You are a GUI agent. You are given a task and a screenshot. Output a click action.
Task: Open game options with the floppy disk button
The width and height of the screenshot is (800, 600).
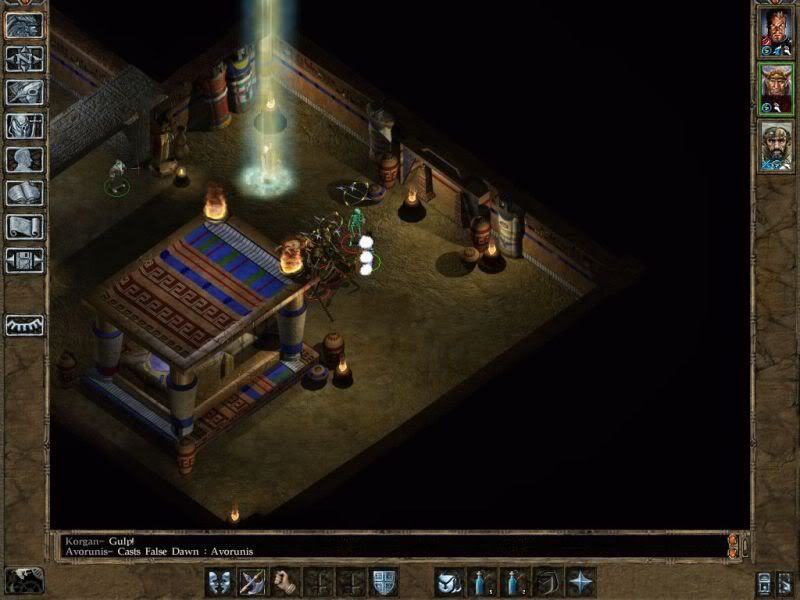coord(24,261)
